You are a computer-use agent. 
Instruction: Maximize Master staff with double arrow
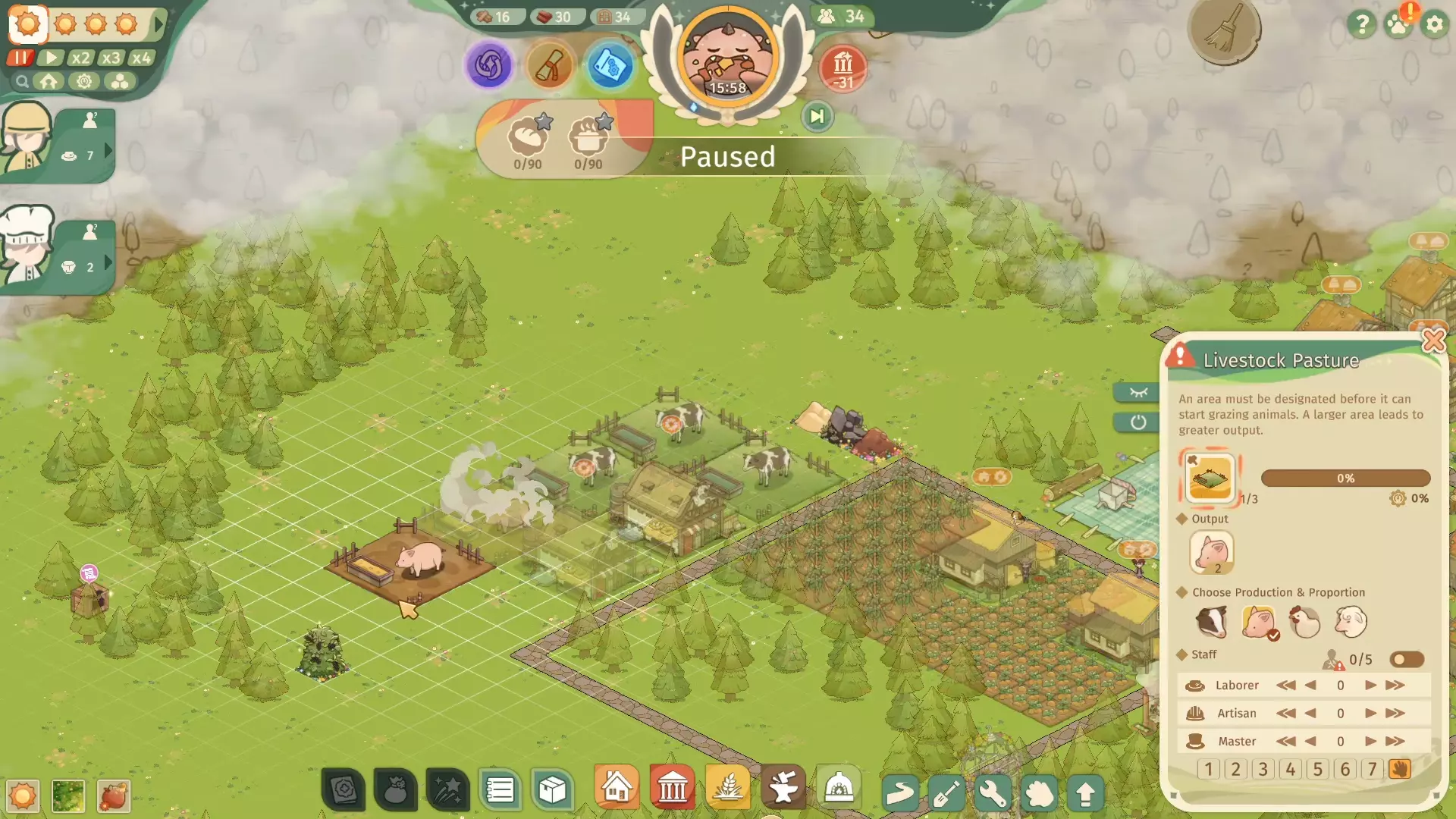[1395, 741]
